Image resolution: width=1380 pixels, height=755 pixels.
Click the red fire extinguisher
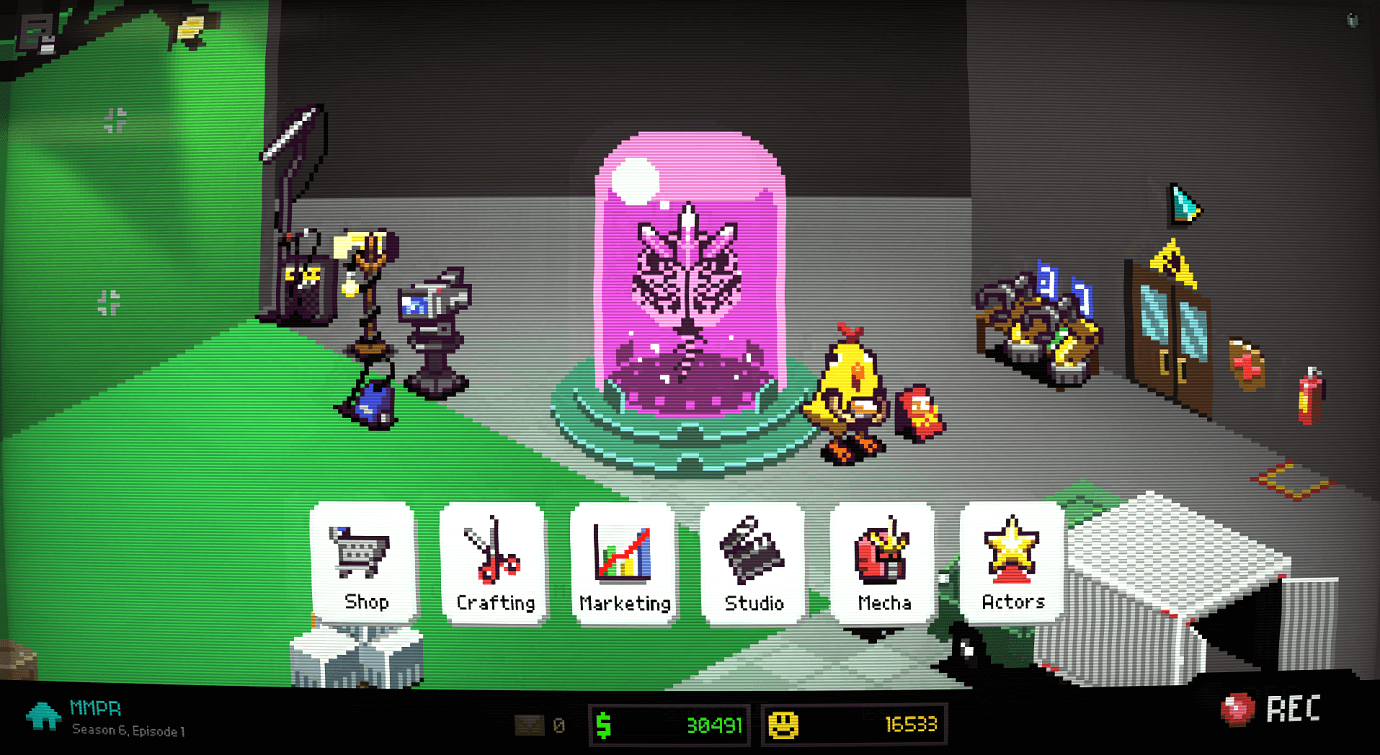1310,400
